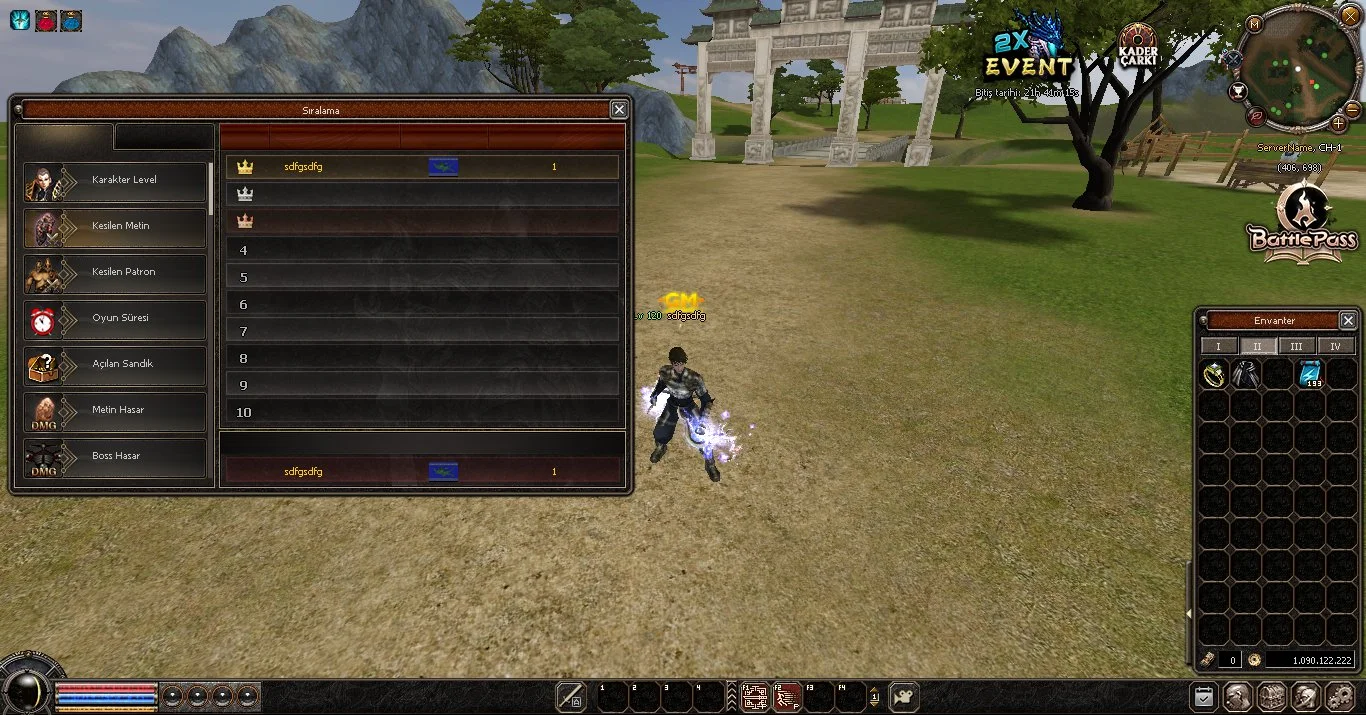Choose the Oyun Süresi ranking category
1366x715 pixels.
(115, 319)
